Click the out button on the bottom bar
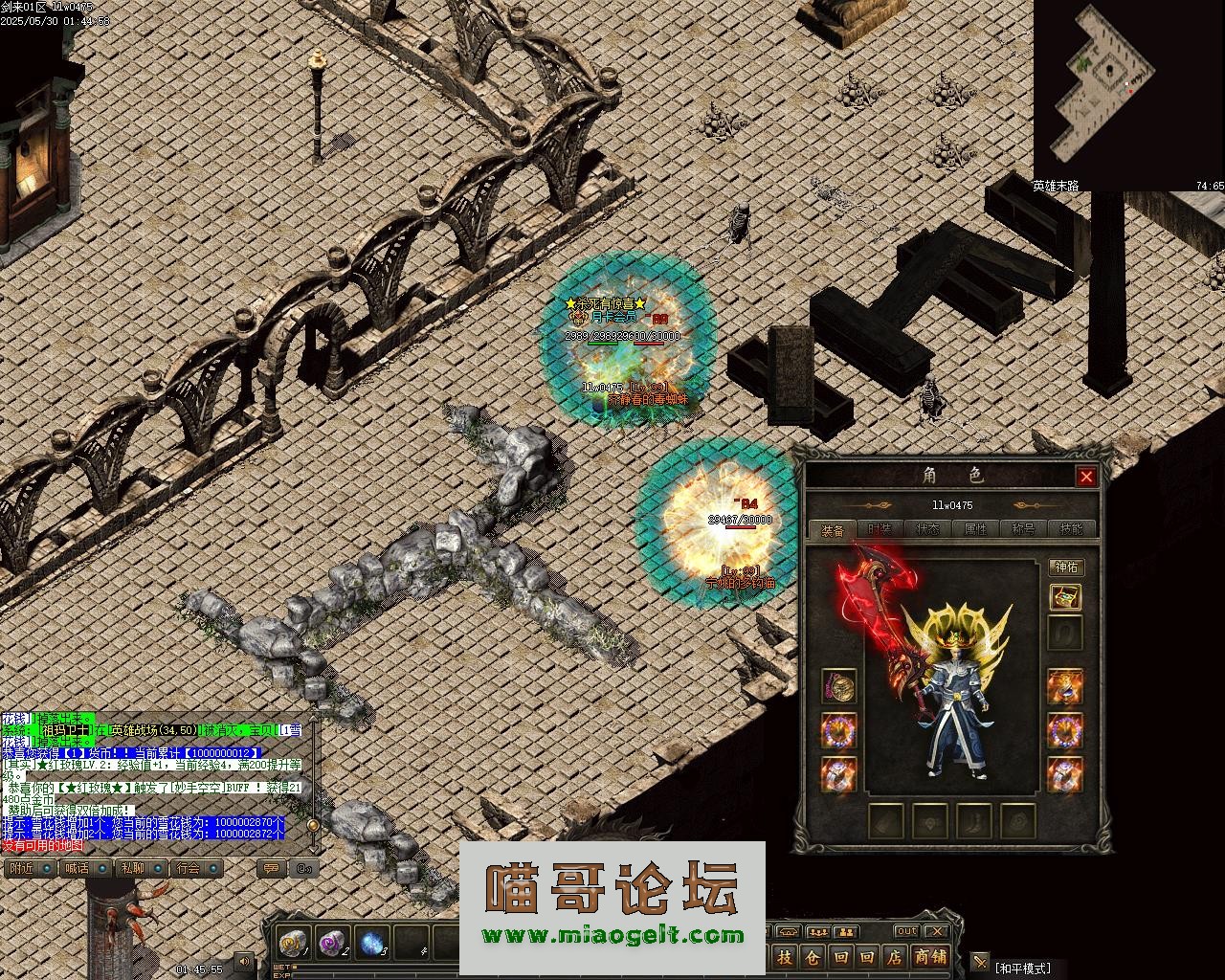This screenshot has height=980, width=1225. point(905,931)
